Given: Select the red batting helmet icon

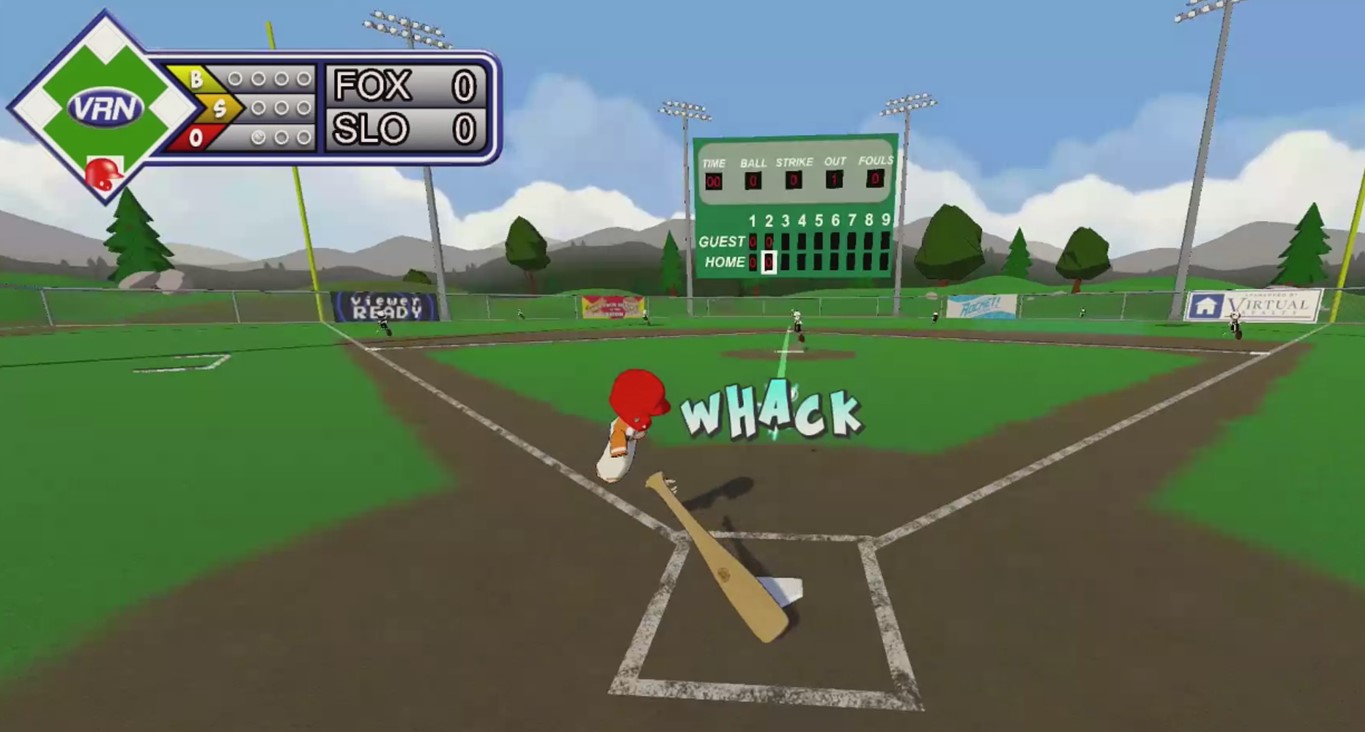Looking at the screenshot, I should coord(103,174).
